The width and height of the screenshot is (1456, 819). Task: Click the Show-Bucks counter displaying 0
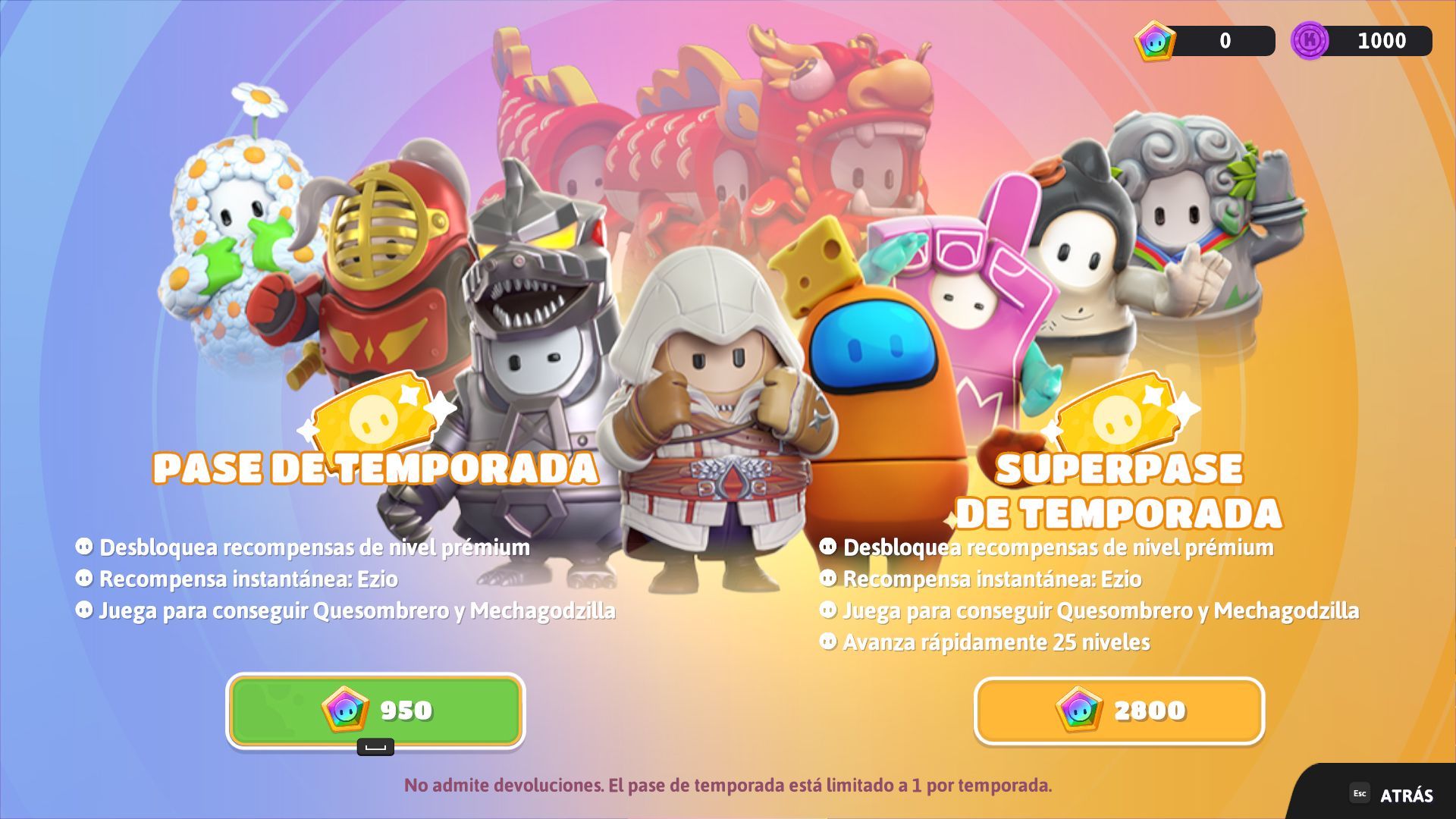coord(1224,41)
